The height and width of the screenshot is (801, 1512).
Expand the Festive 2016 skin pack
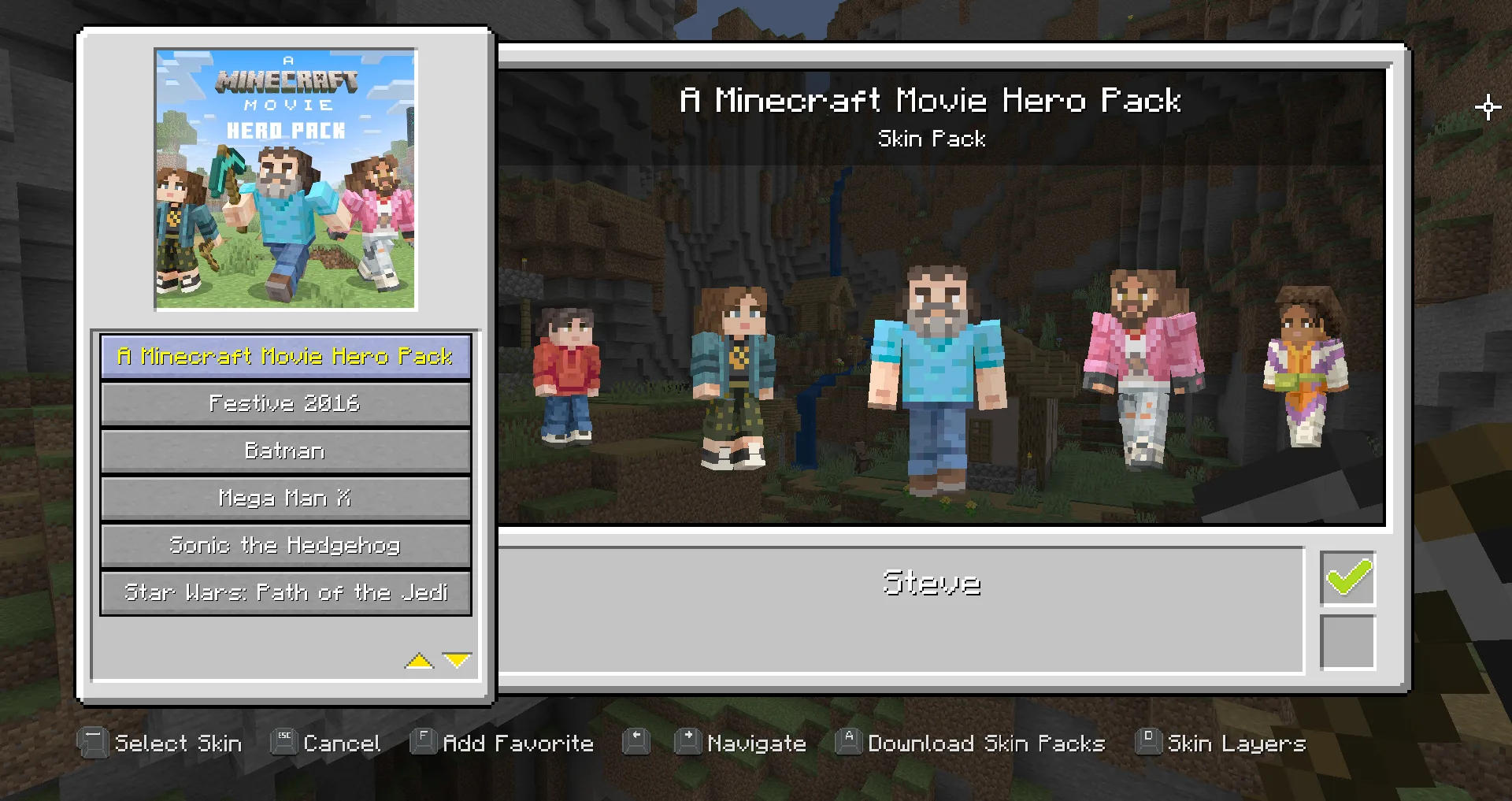pos(285,403)
